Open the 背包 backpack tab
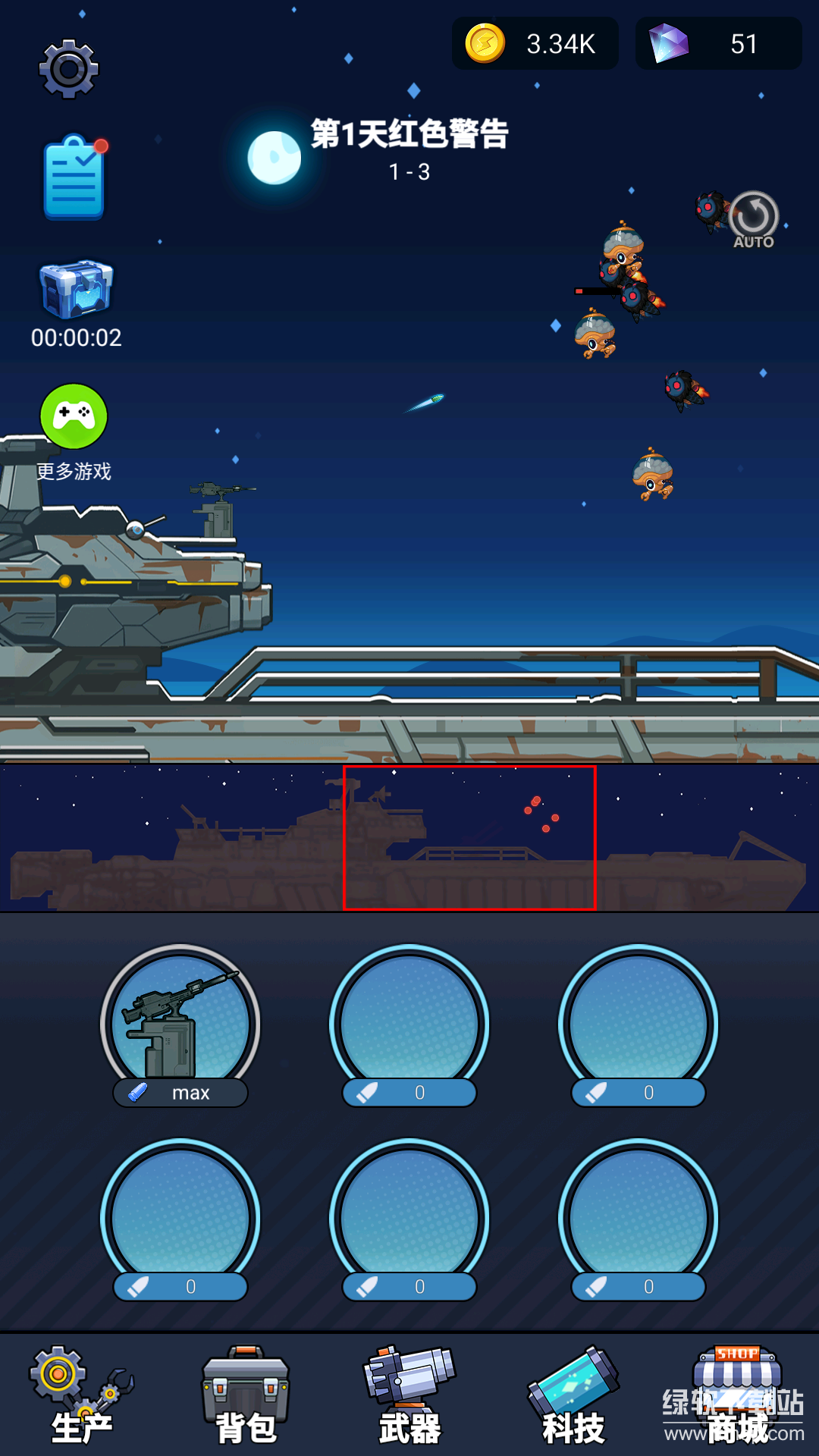Image resolution: width=819 pixels, height=1456 pixels. (246, 1397)
